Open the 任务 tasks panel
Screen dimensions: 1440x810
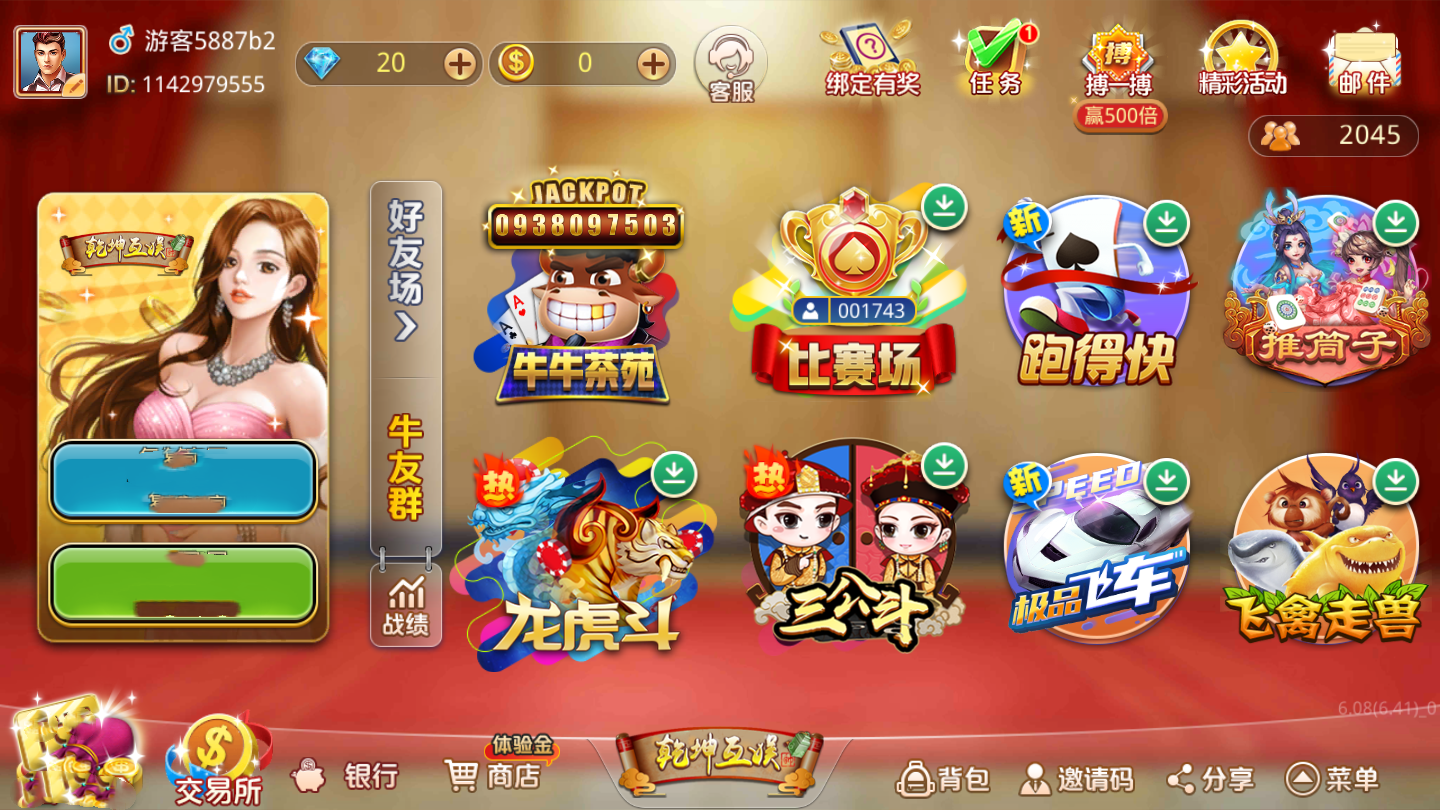click(x=994, y=60)
